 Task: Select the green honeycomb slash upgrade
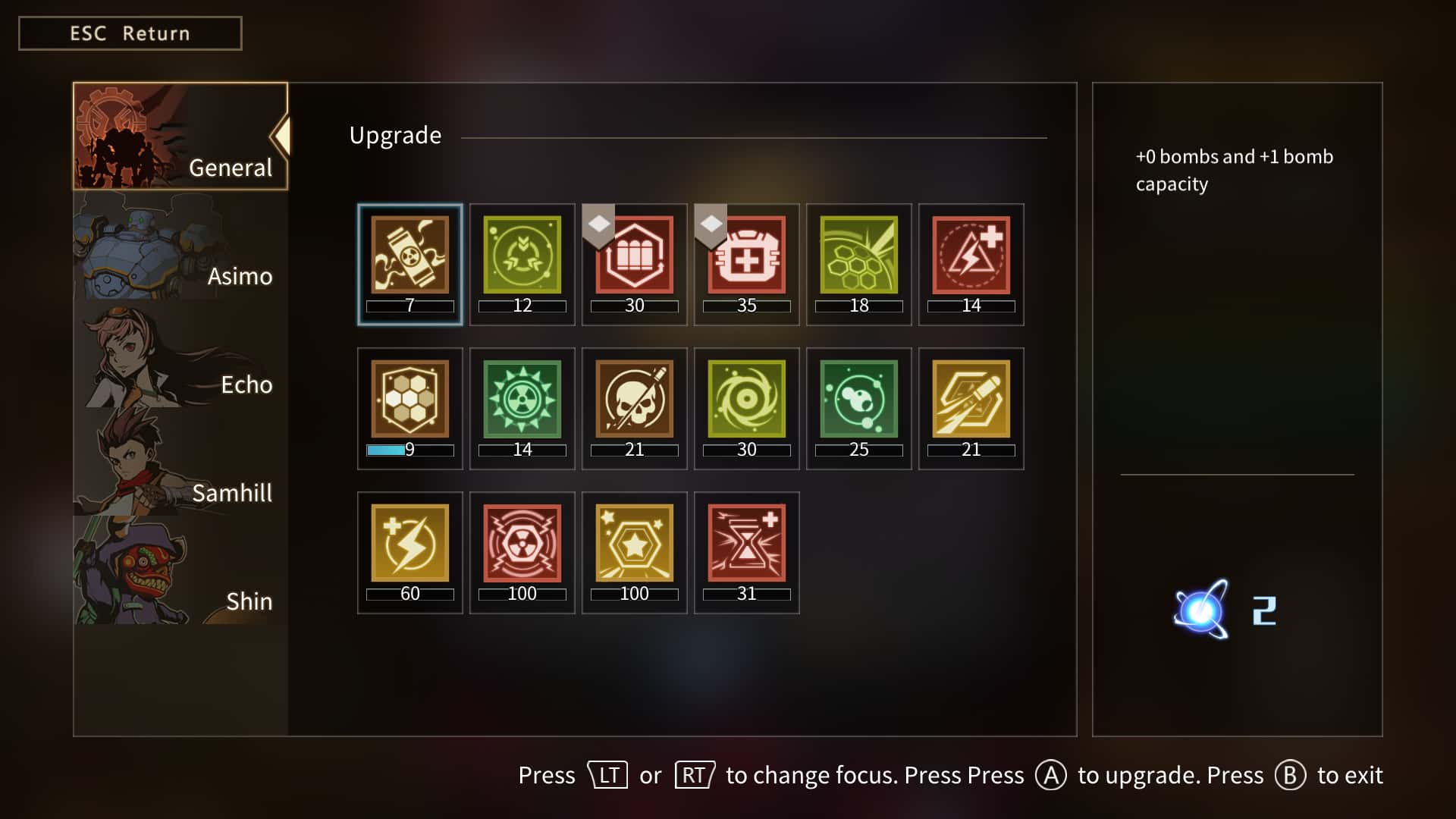point(858,256)
